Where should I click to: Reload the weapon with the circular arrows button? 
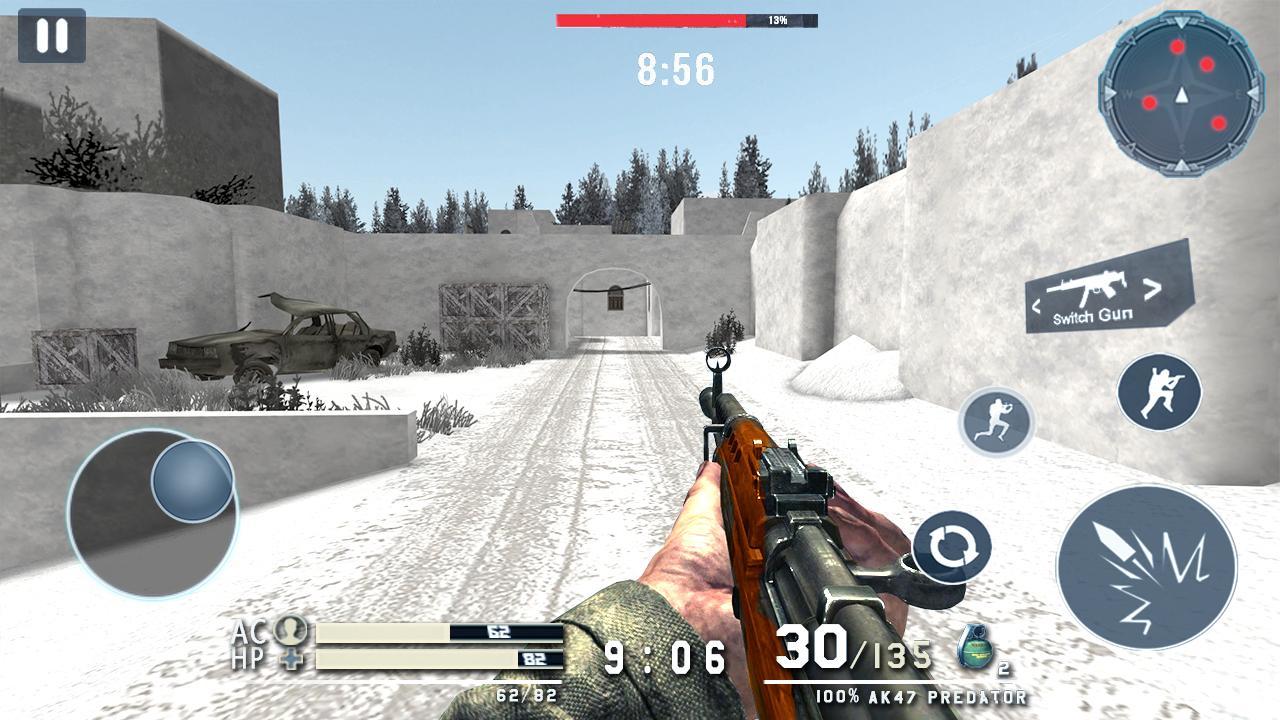952,547
